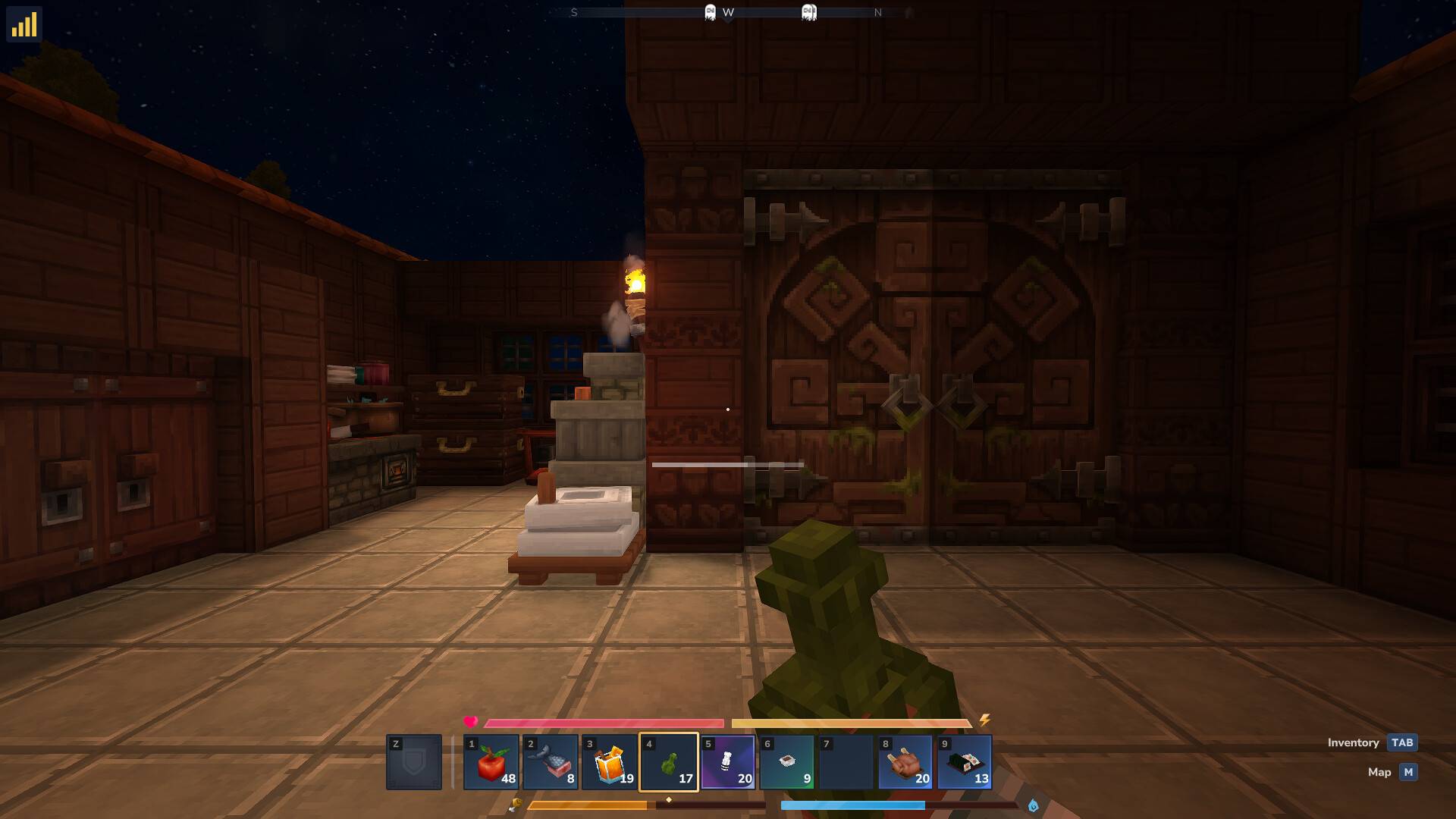Choose the roast chicken hotbar slot
Viewport: 1456px width, 819px height.
905,762
